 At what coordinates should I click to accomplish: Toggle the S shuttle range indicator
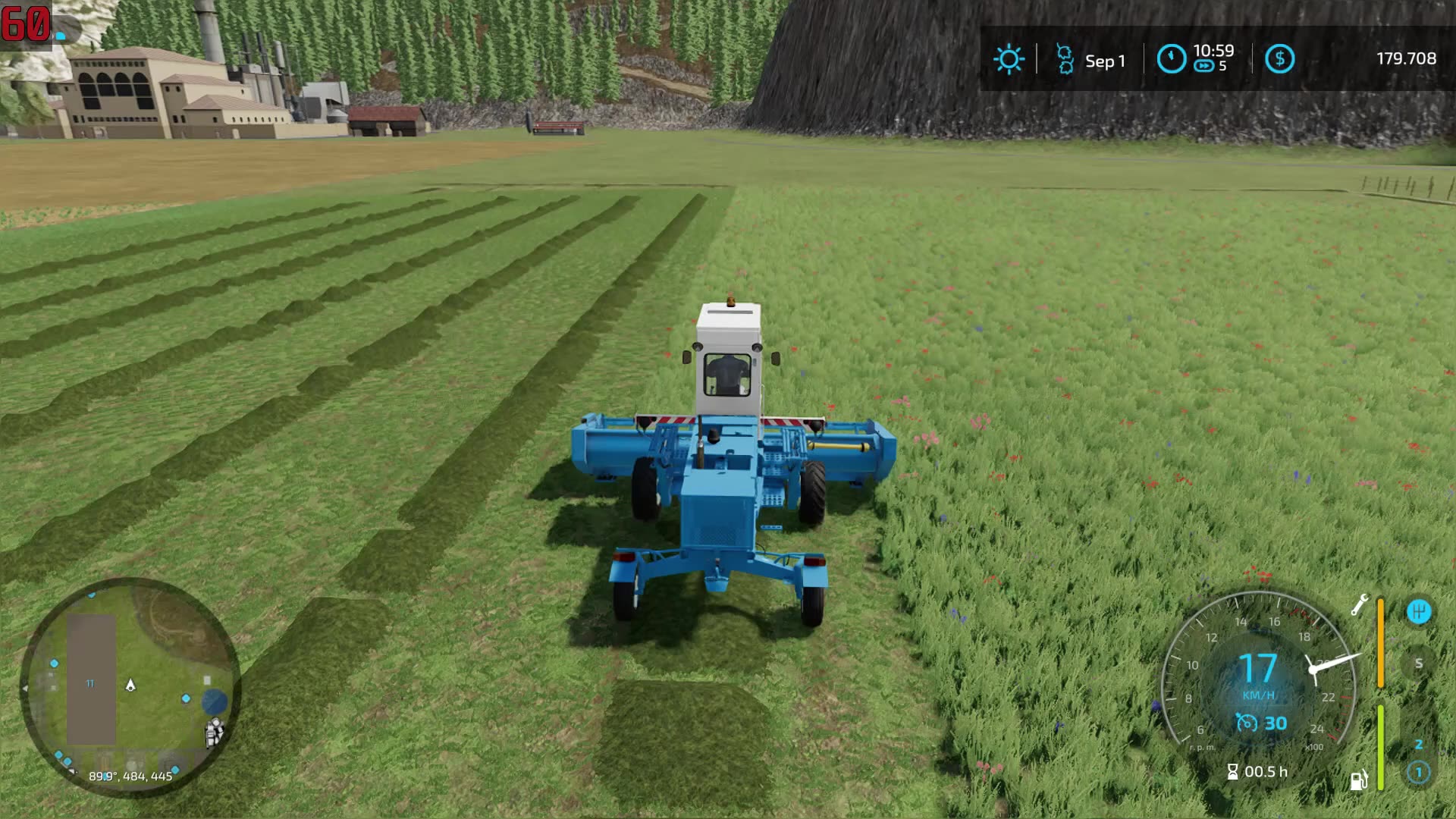coord(1418,664)
